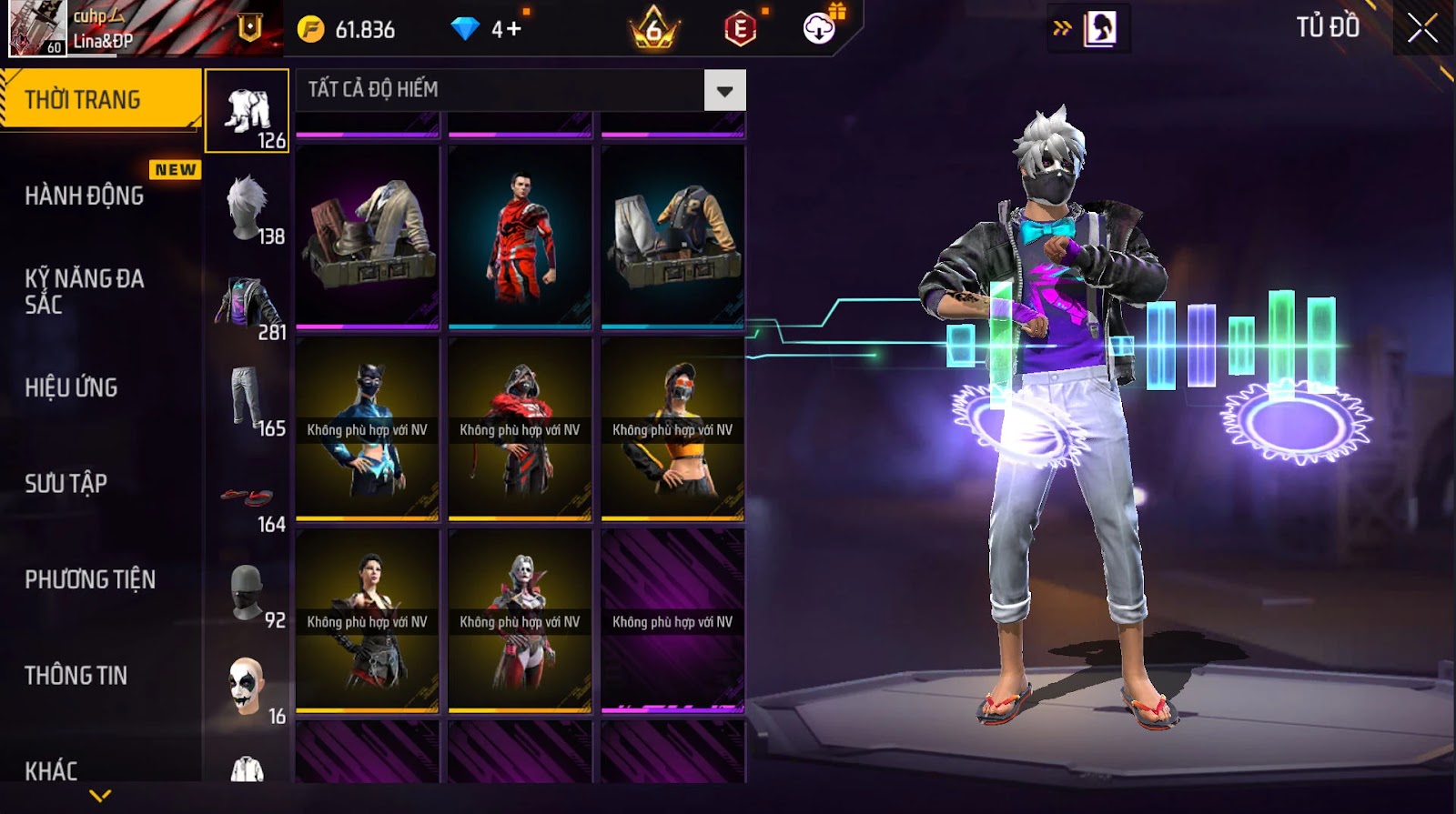Open the Hiệu Ứng tab
This screenshot has height=814, width=1456.
(x=71, y=387)
